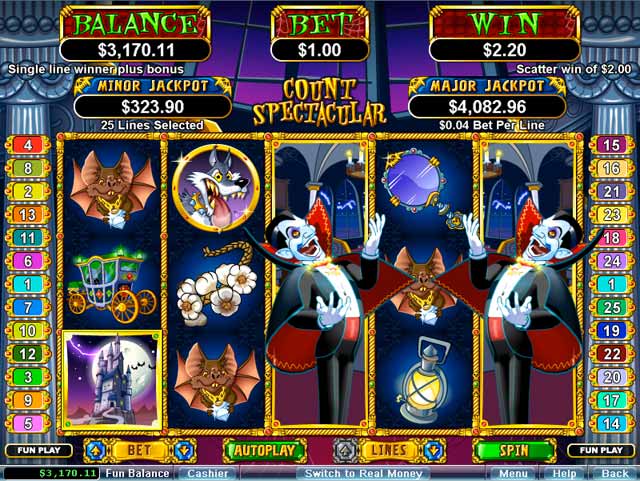Spin the reels with the green SPIN button
This screenshot has height=481, width=640.
(x=514, y=450)
